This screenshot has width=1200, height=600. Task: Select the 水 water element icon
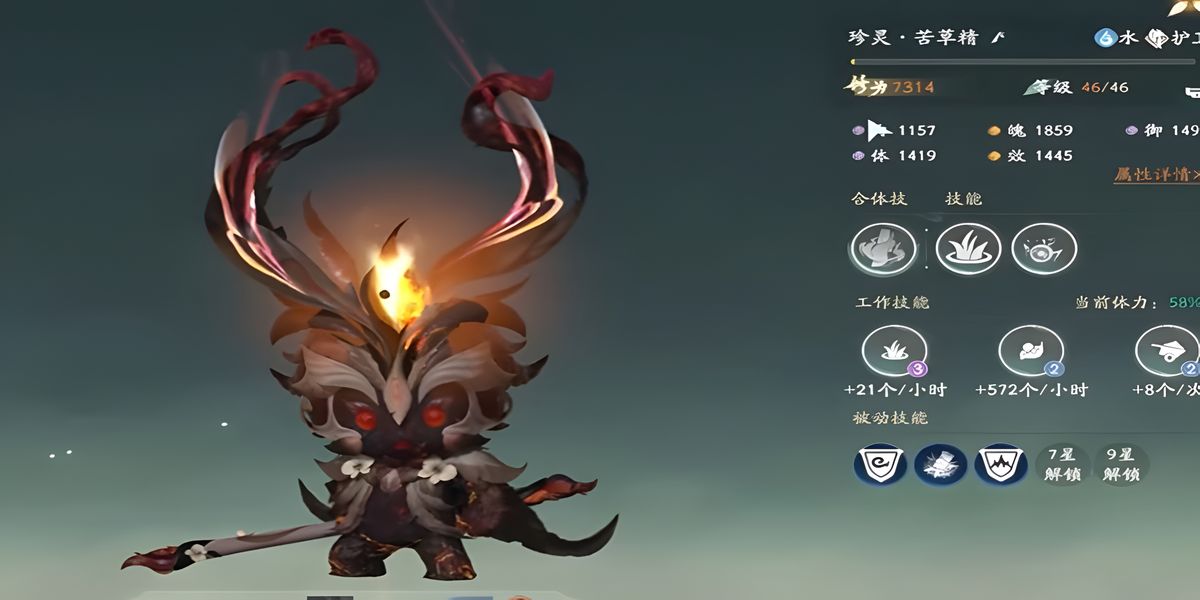coord(1105,38)
